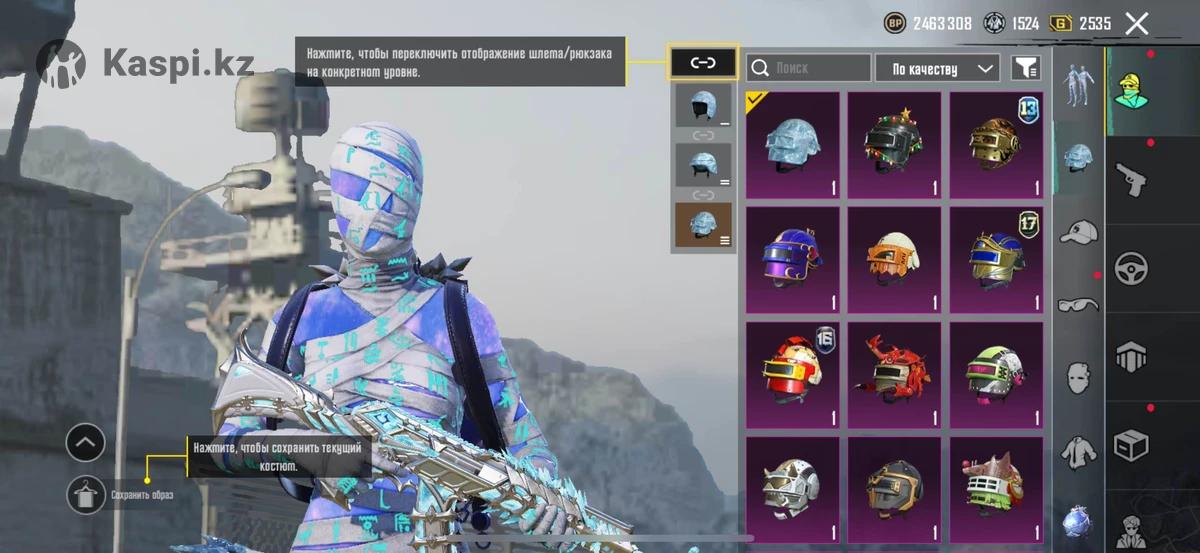
Task: Open the box items category
Action: (x=1132, y=445)
